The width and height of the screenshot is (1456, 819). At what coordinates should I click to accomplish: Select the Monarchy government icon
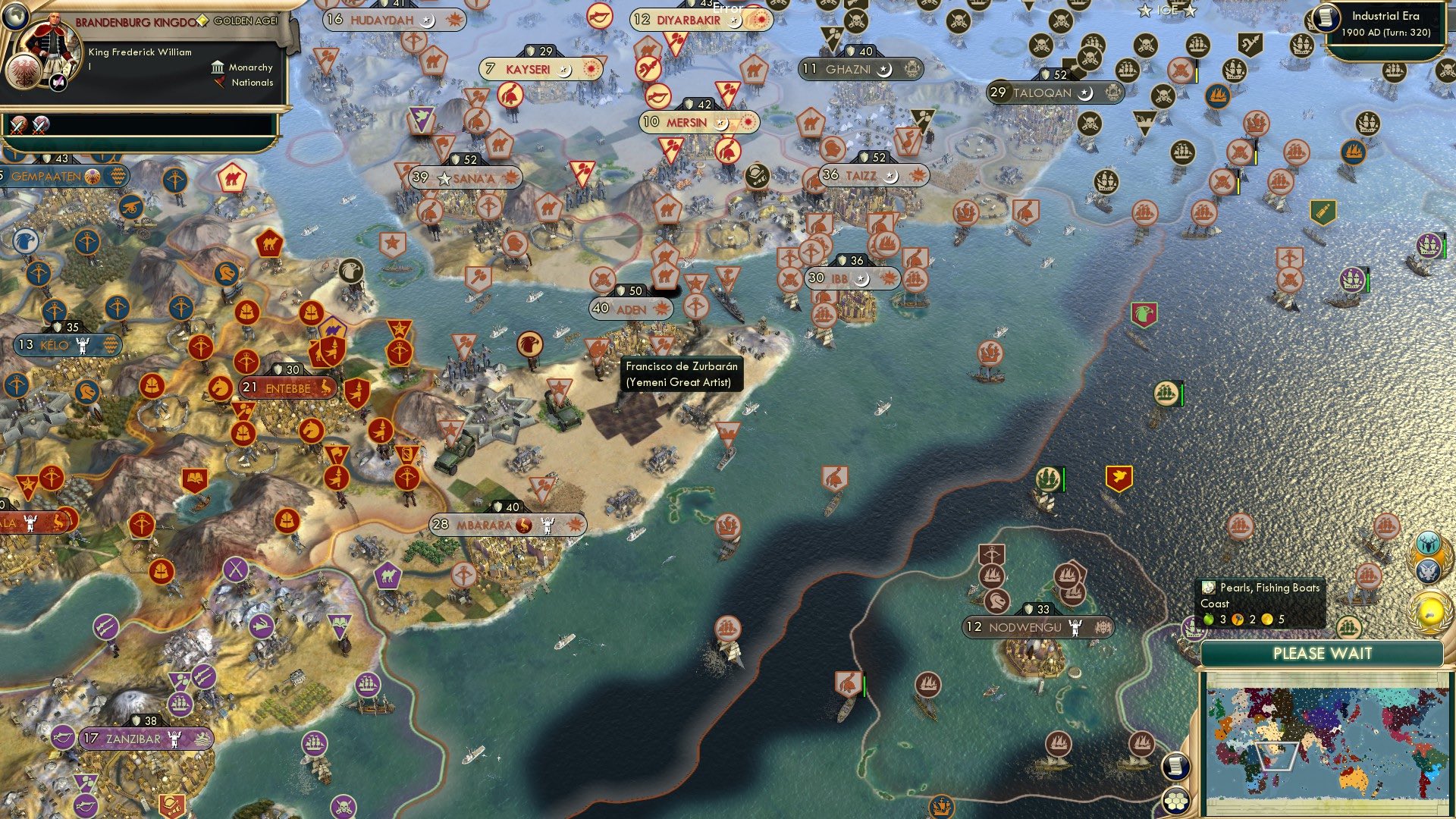[218, 67]
